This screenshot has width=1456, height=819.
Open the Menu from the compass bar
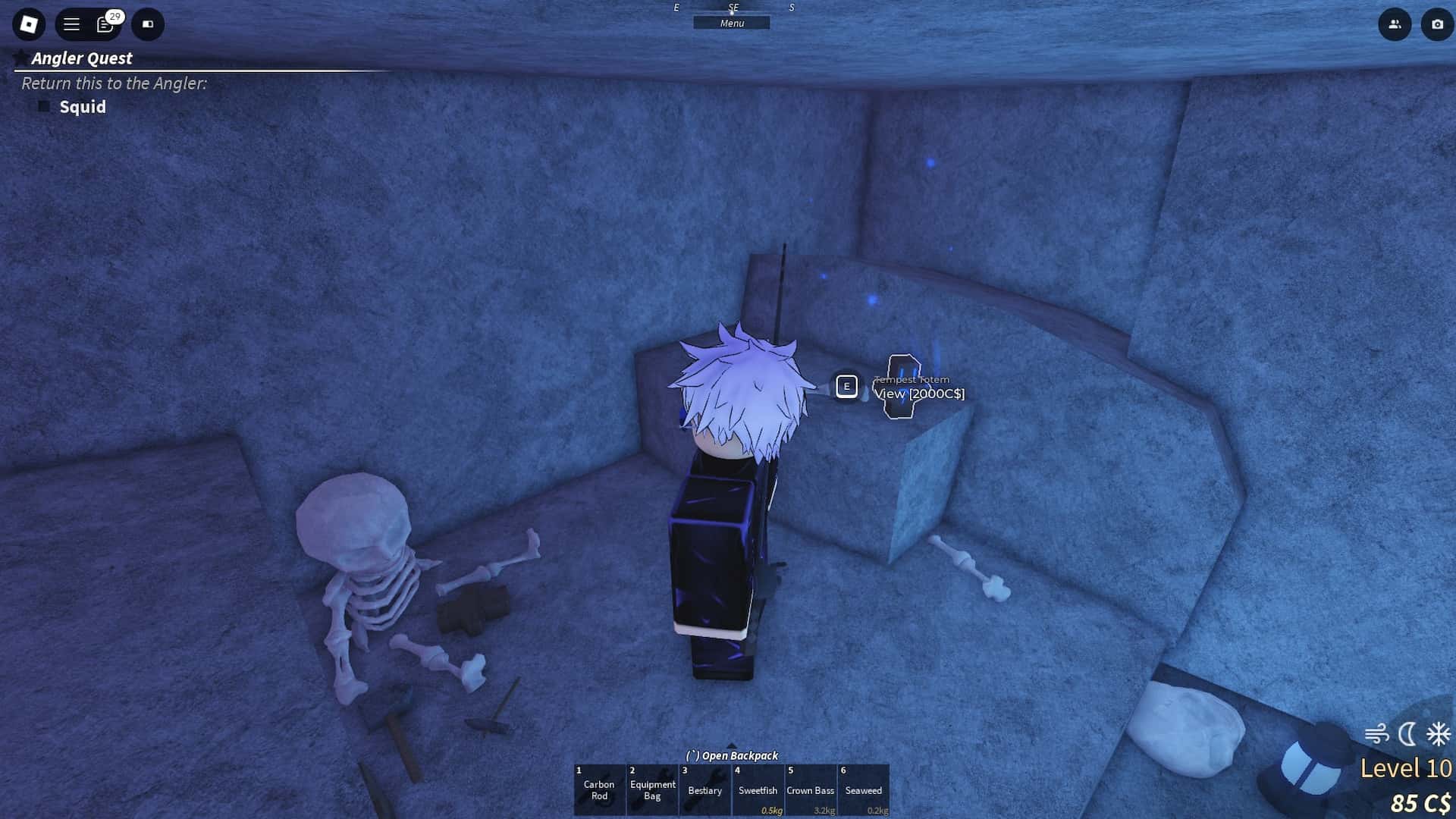click(732, 23)
